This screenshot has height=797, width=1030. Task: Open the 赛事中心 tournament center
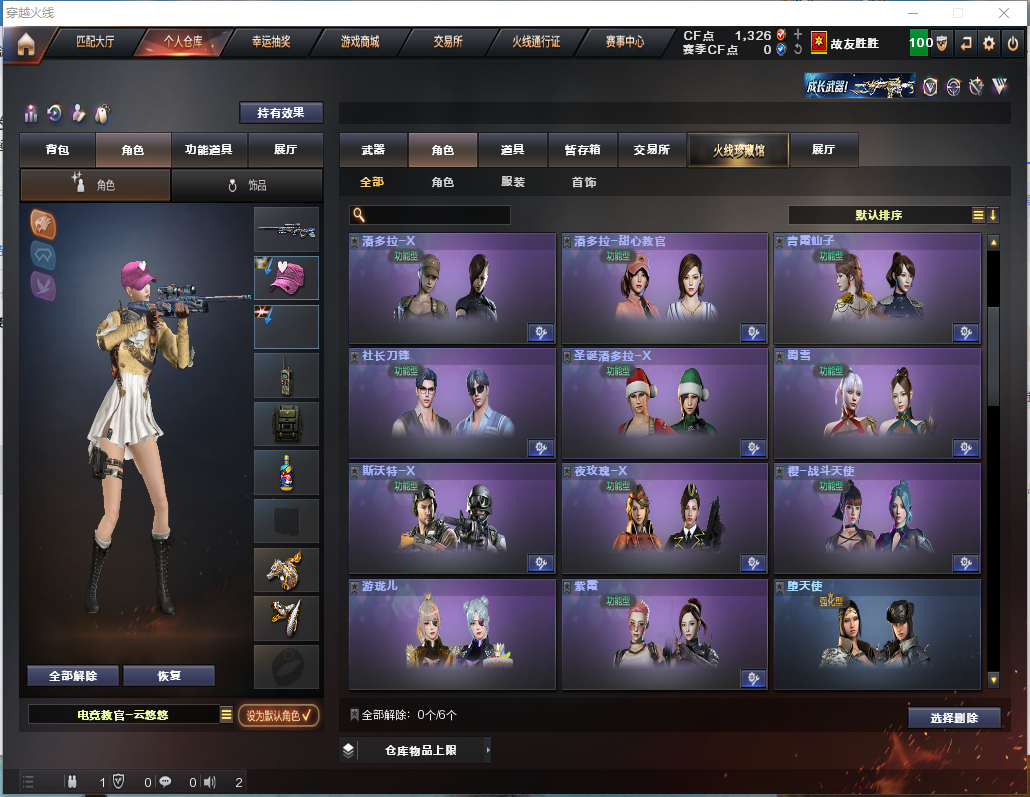[x=624, y=42]
